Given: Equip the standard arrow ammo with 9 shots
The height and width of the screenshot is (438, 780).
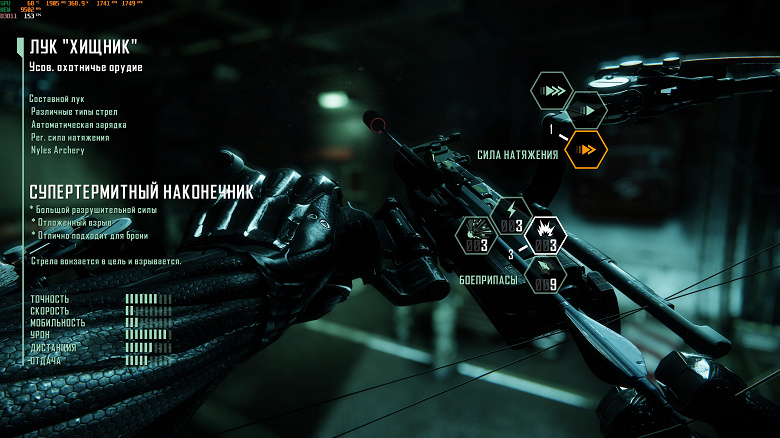Looking at the screenshot, I should 546,276.
